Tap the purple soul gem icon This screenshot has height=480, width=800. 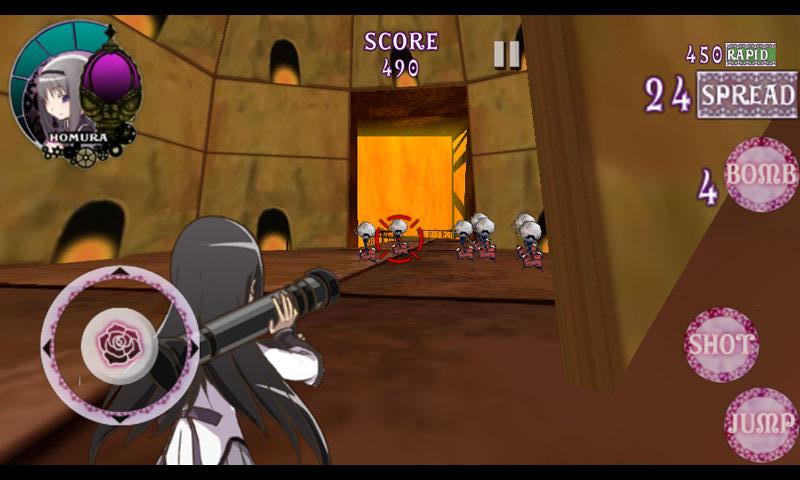(x=108, y=76)
